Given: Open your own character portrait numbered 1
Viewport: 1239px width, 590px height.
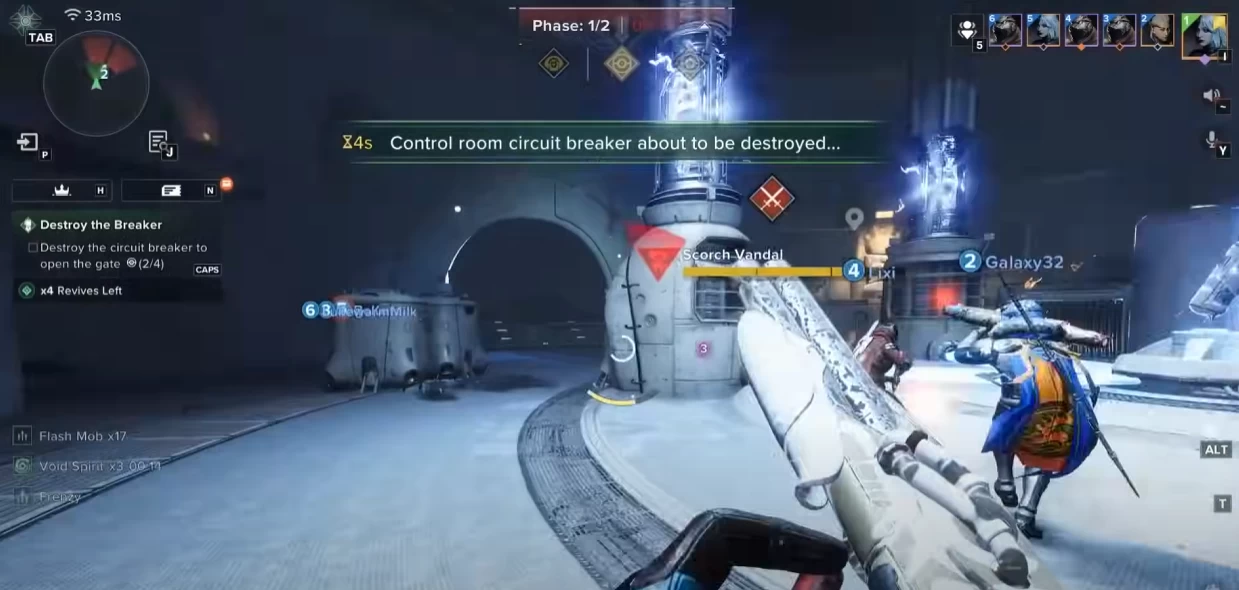Looking at the screenshot, I should tap(1204, 36).
